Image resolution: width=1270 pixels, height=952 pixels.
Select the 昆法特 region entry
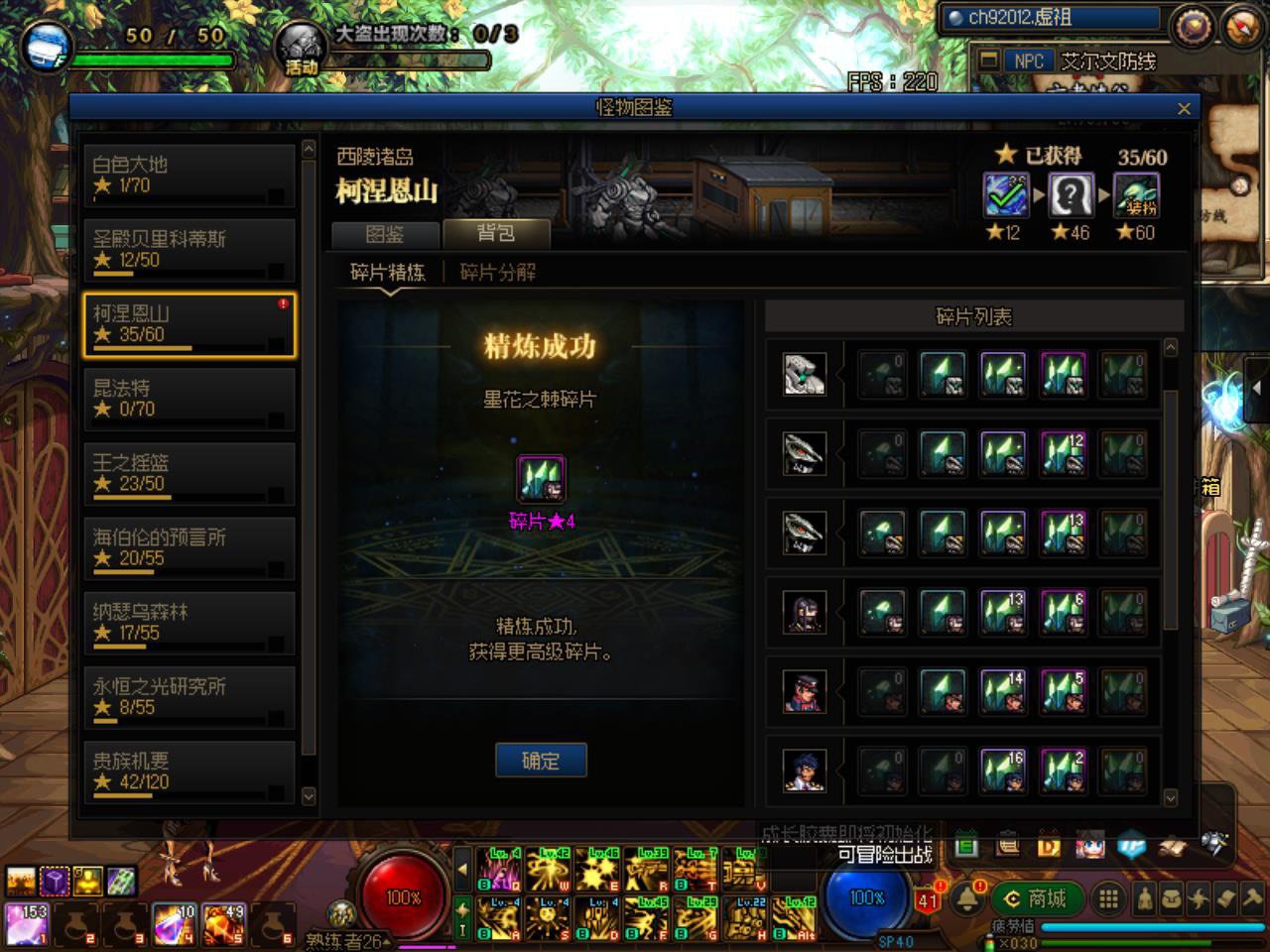[x=189, y=399]
